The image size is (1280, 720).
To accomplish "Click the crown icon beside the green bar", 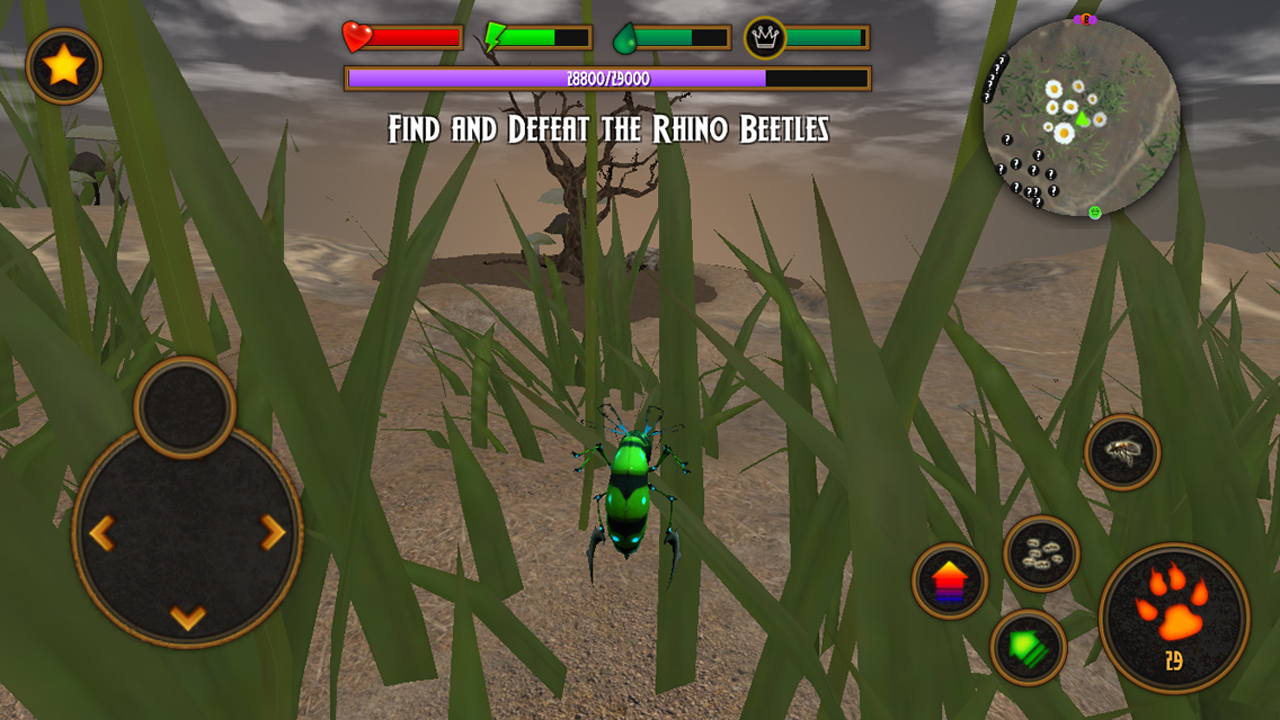I will [x=764, y=38].
